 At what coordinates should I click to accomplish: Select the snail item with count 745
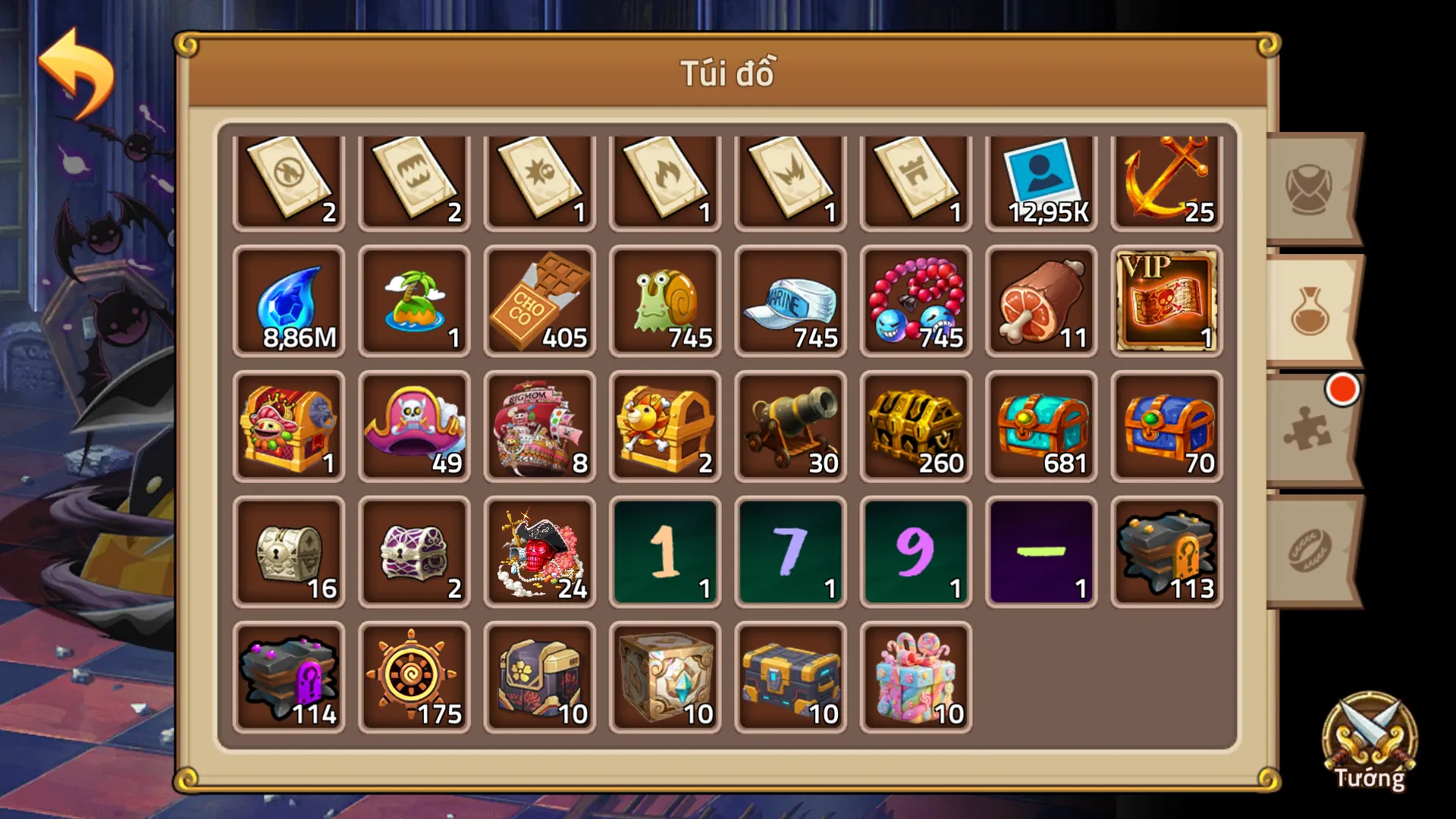click(664, 302)
